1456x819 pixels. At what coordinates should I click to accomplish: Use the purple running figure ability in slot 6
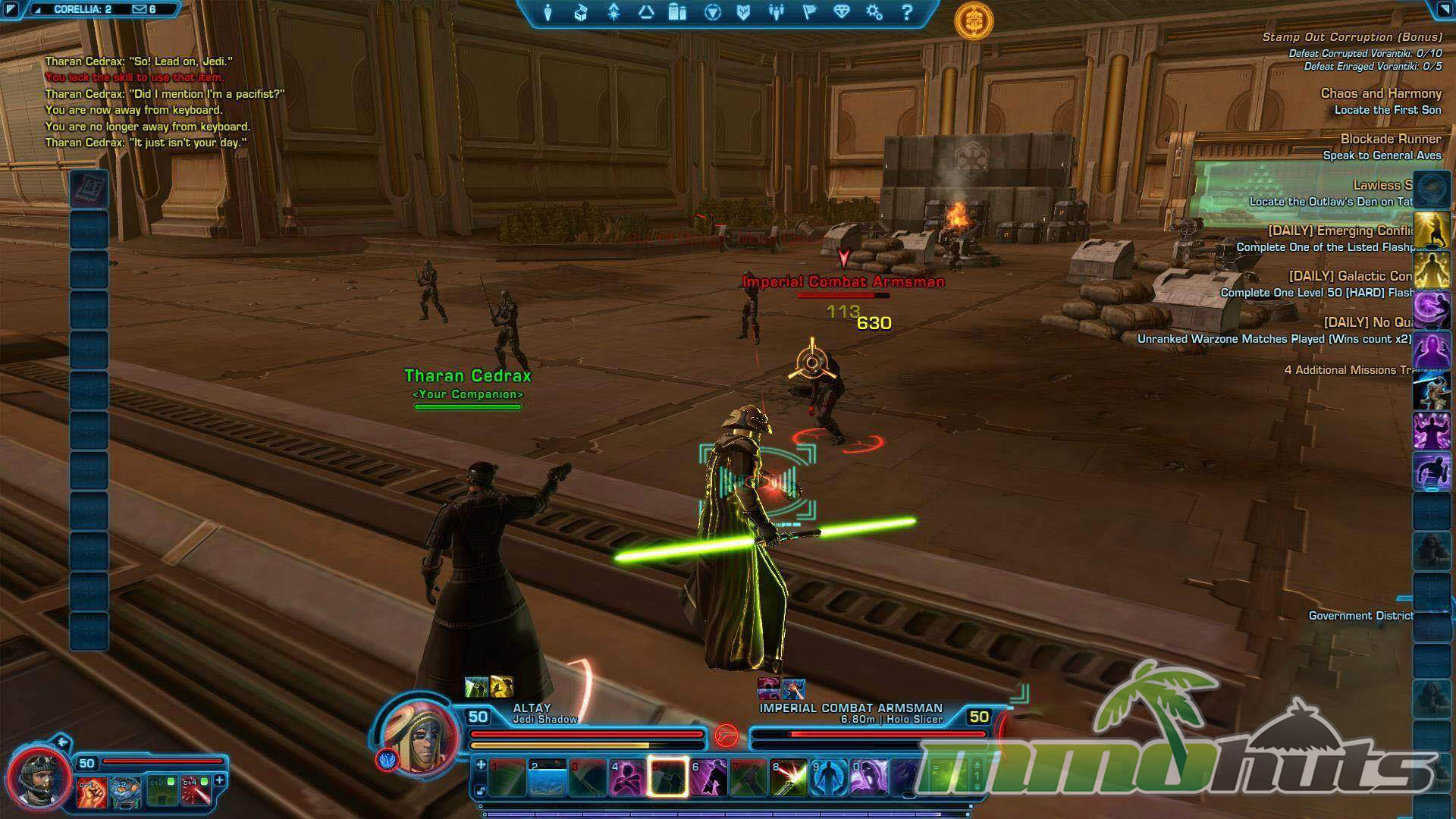[x=708, y=779]
